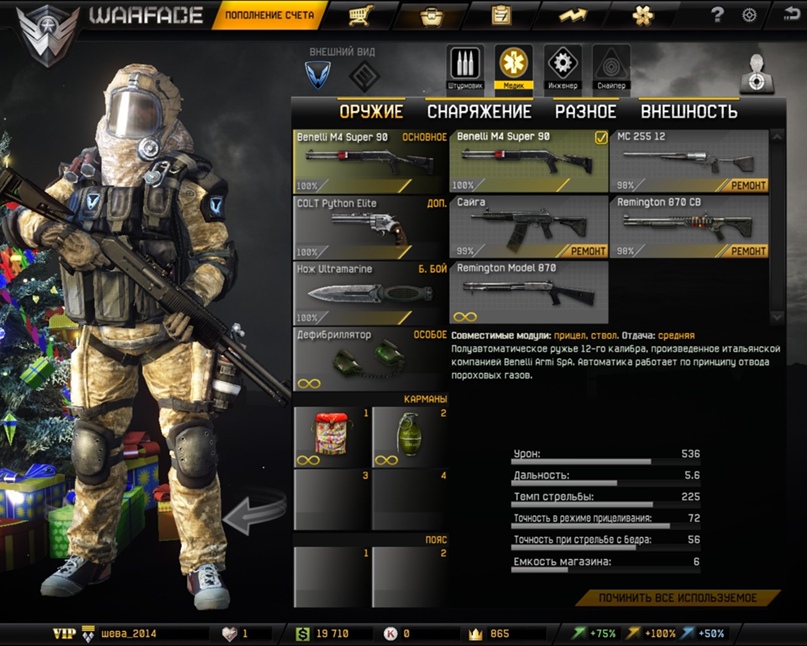Pick the MC 255 12 shotgun
Screen dimensions: 807x646
689,160
